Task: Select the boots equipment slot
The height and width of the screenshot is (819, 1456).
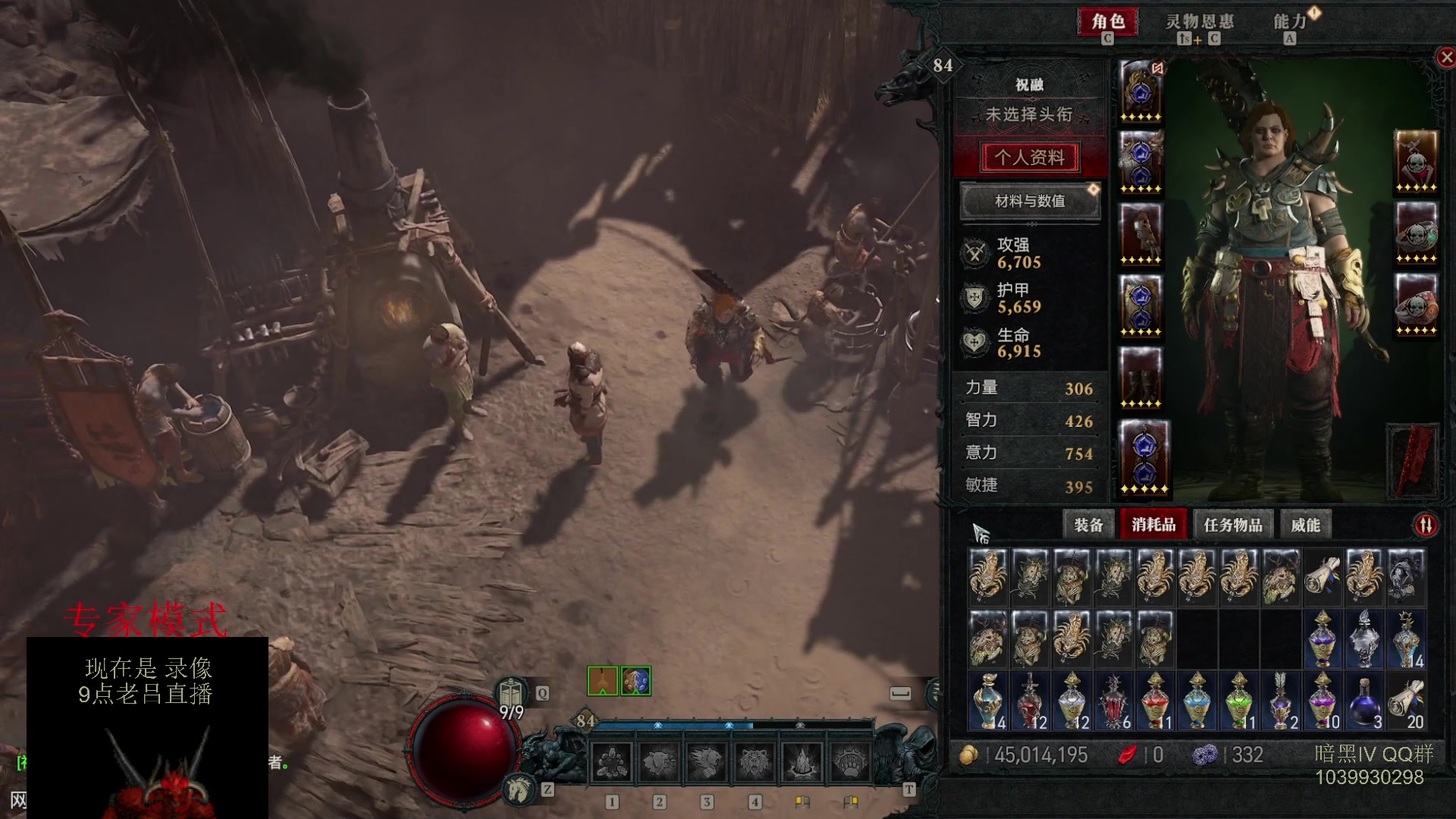Action: [x=1141, y=378]
